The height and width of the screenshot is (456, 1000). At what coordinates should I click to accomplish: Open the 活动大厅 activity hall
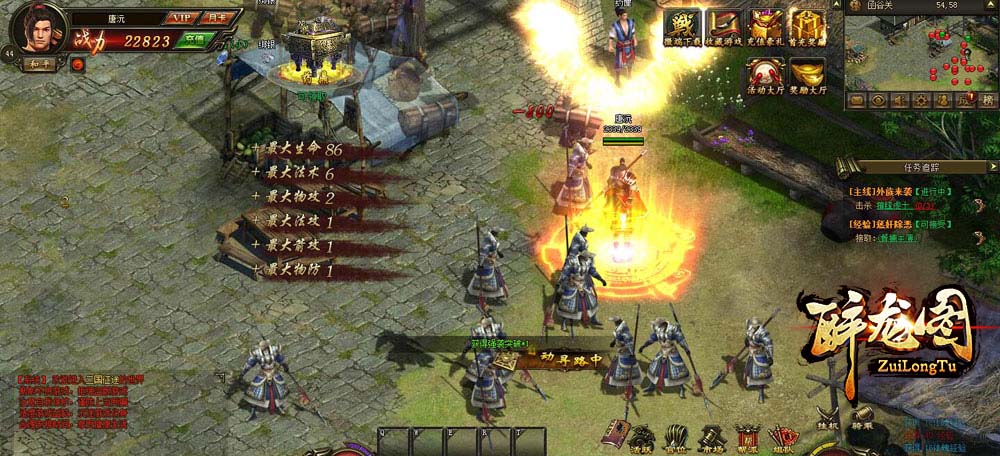[766, 73]
